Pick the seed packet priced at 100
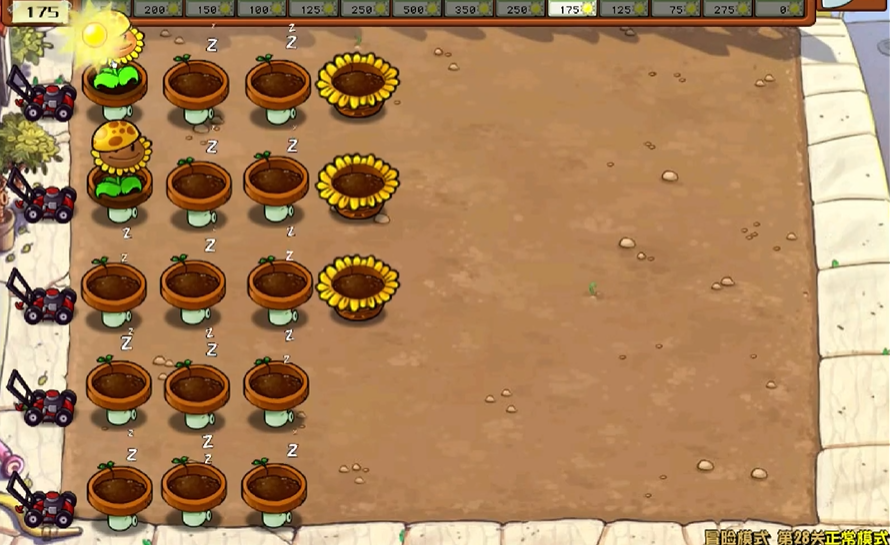Image resolution: width=890 pixels, height=545 pixels. tap(263, 9)
